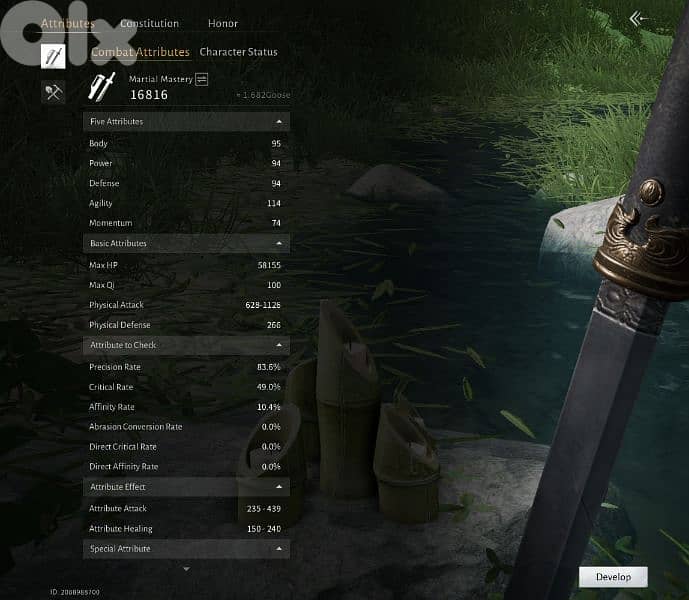Viewport: 689px width, 600px height.
Task: Switch to Character Status sub-tab
Action: [239, 52]
